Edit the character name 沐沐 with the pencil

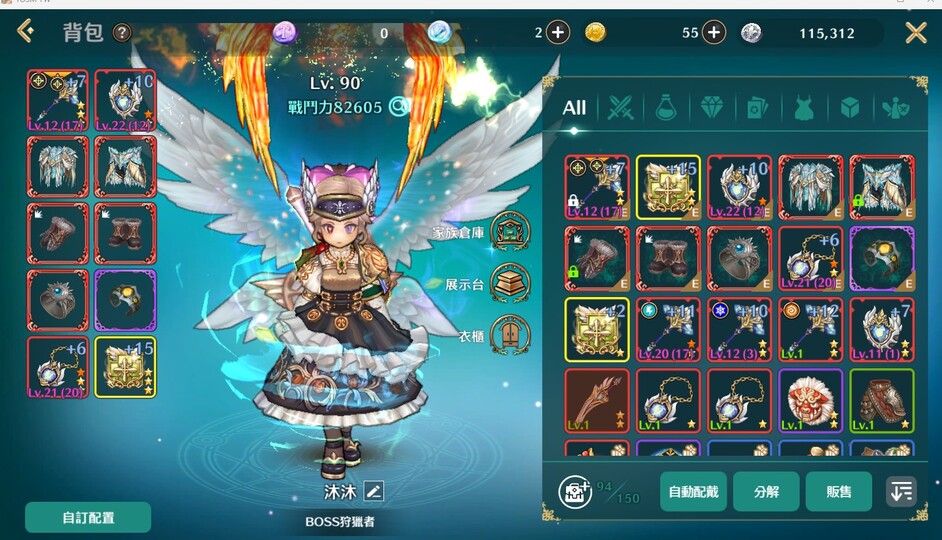tap(373, 491)
